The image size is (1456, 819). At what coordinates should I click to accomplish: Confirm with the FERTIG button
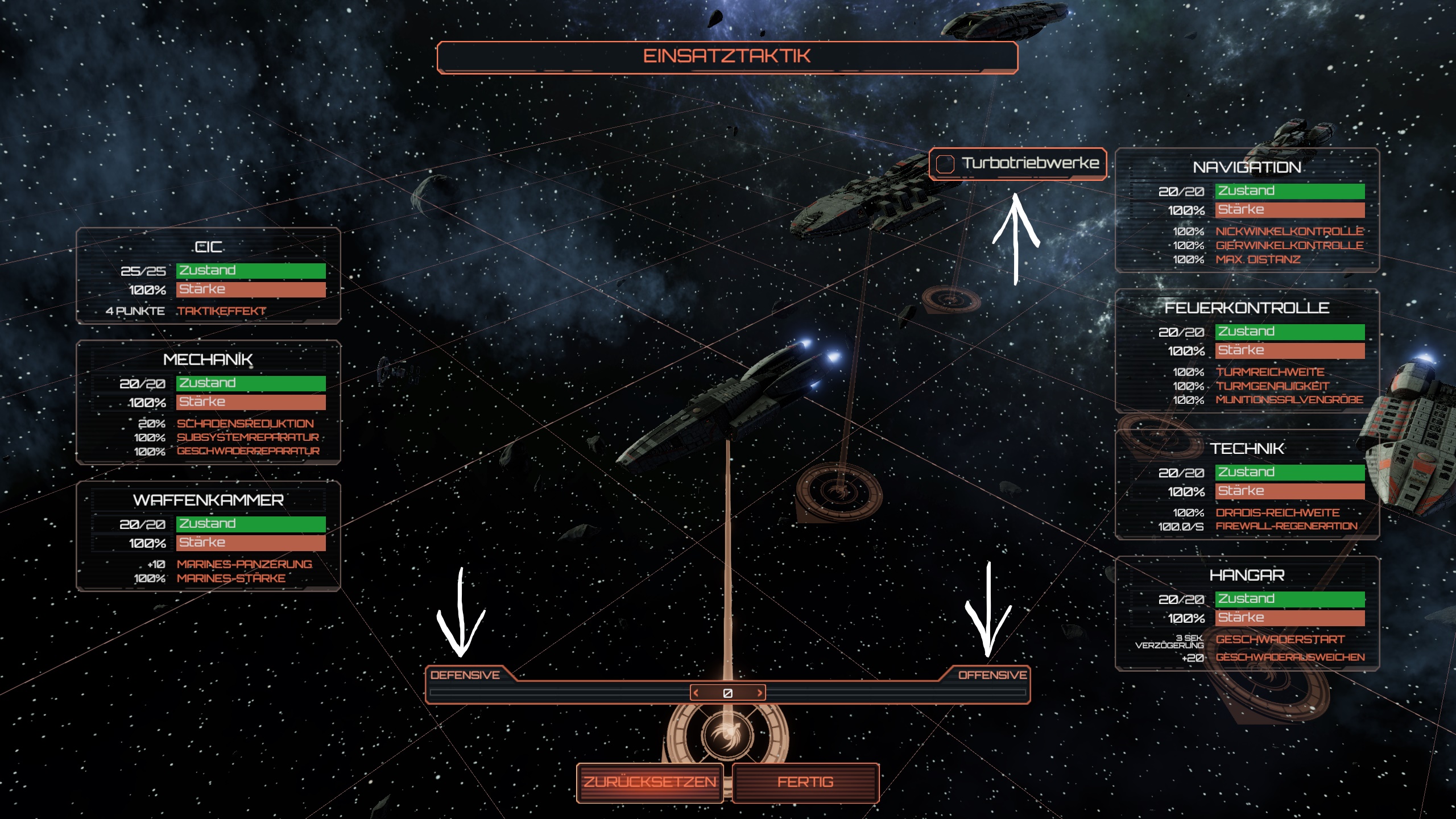[x=805, y=783]
